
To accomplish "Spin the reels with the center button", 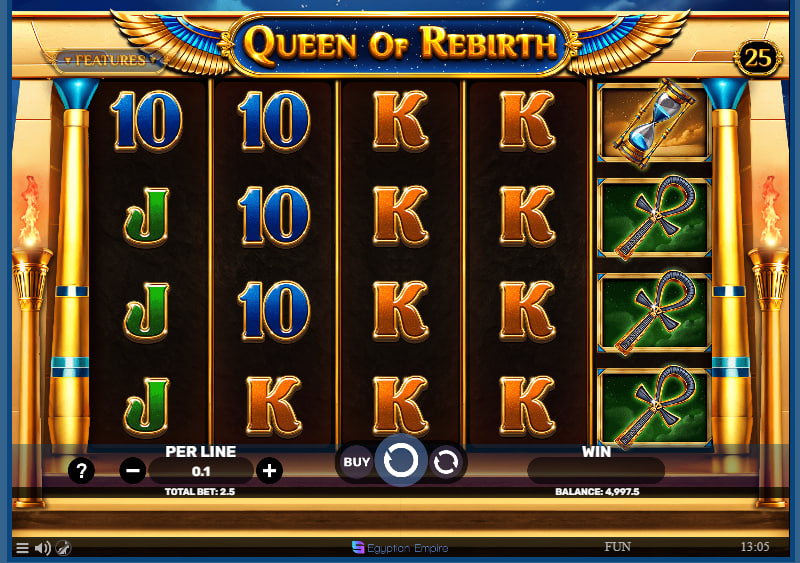I will 400,461.
